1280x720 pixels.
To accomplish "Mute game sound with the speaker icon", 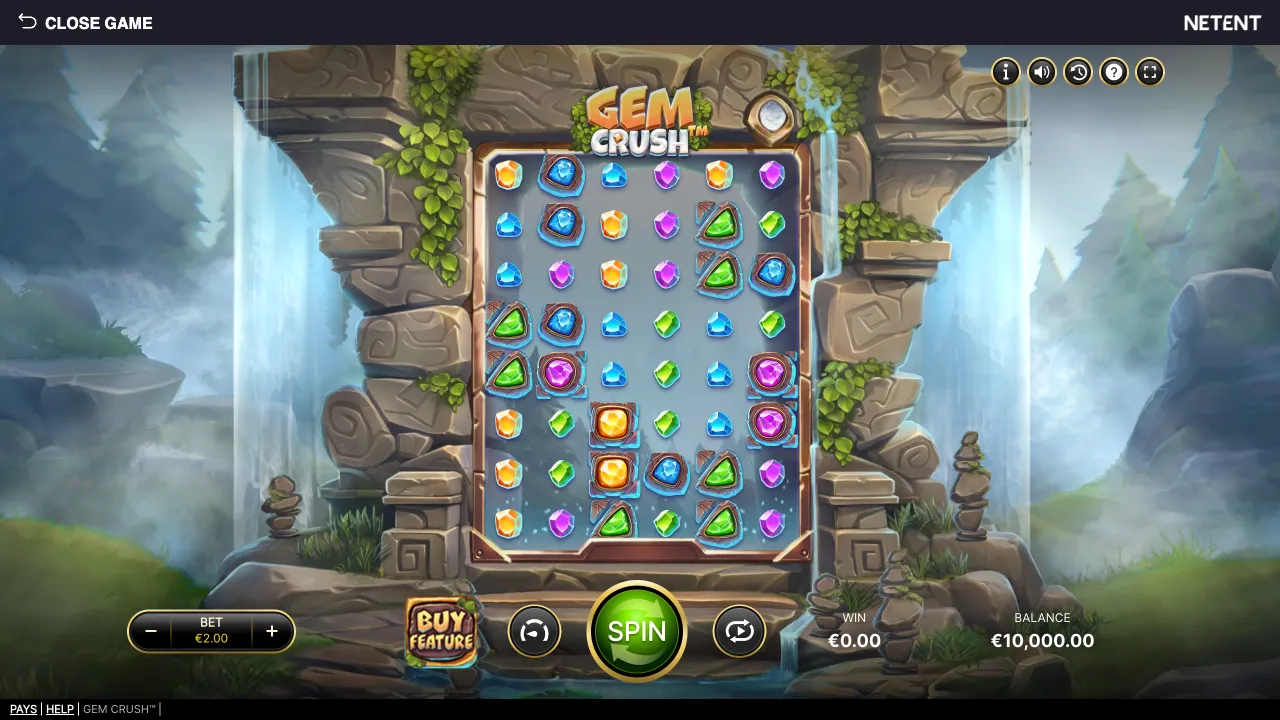I will click(x=1041, y=72).
